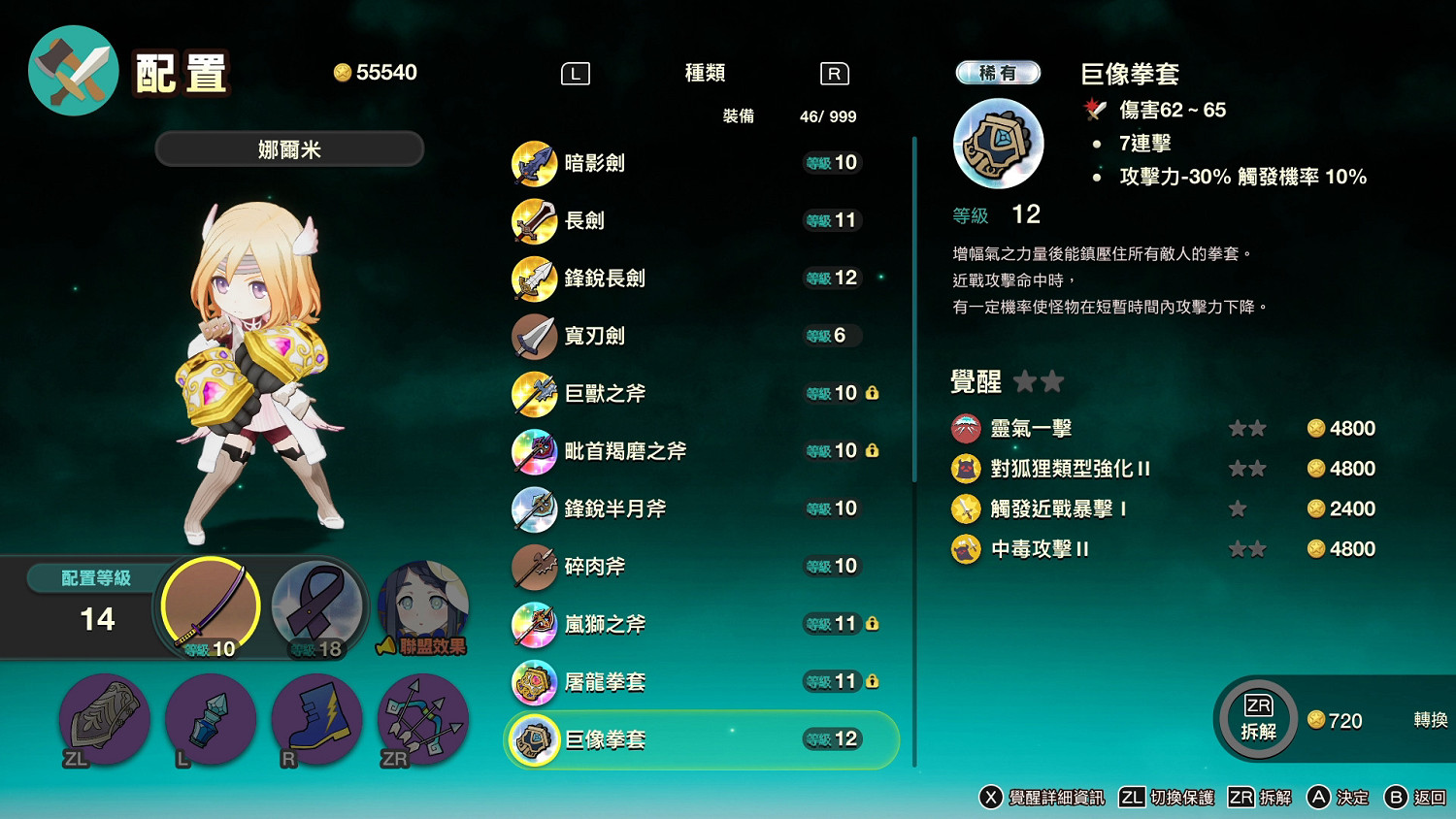Toggle the lock on 毗首羯磨之斧
This screenshot has width=1456, height=819.
873,451
